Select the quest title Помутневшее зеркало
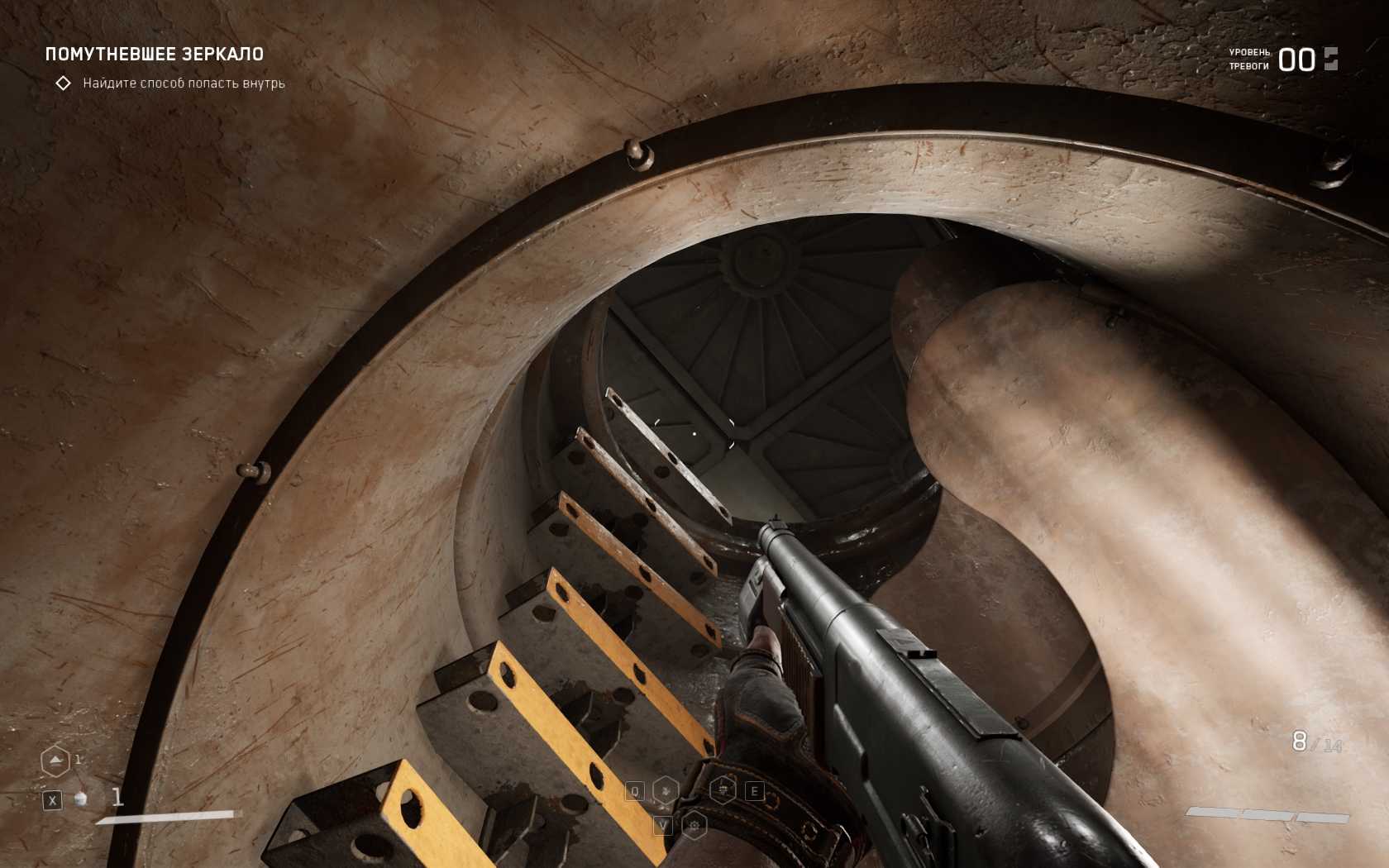Viewport: 1389px width, 868px height. [x=155, y=55]
